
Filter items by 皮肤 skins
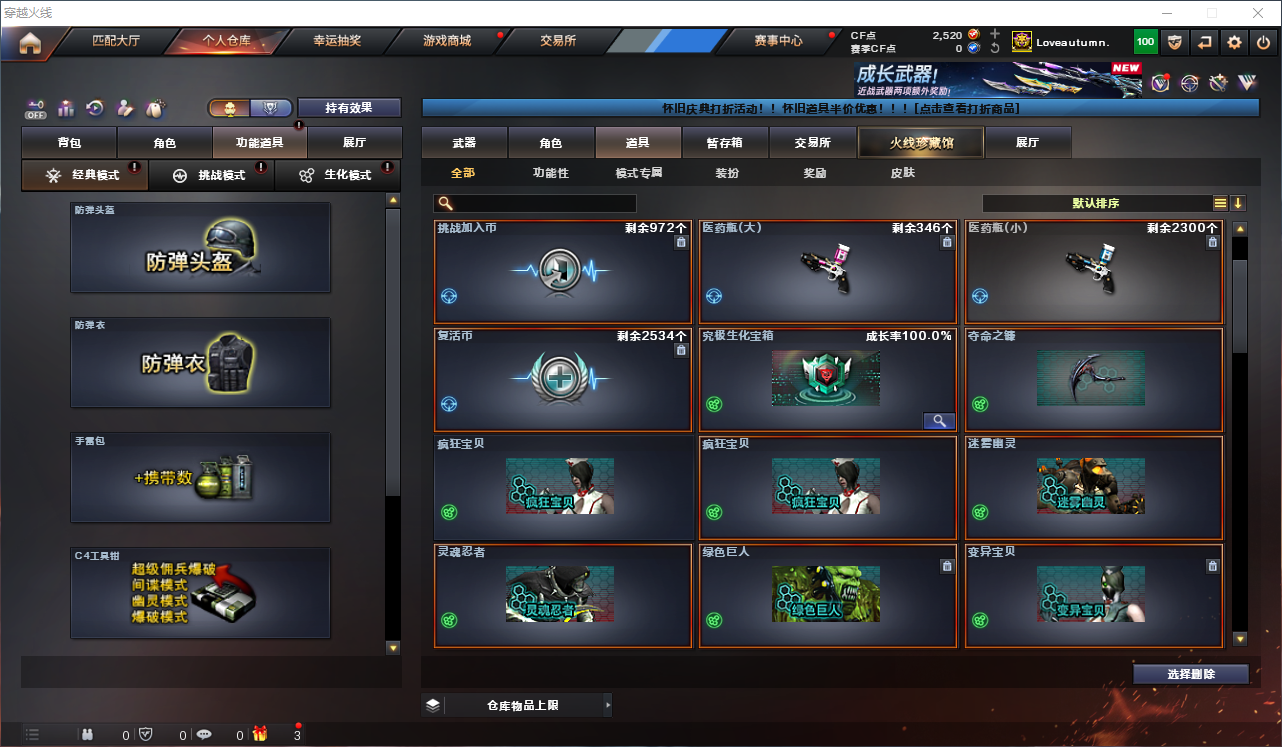(902, 173)
